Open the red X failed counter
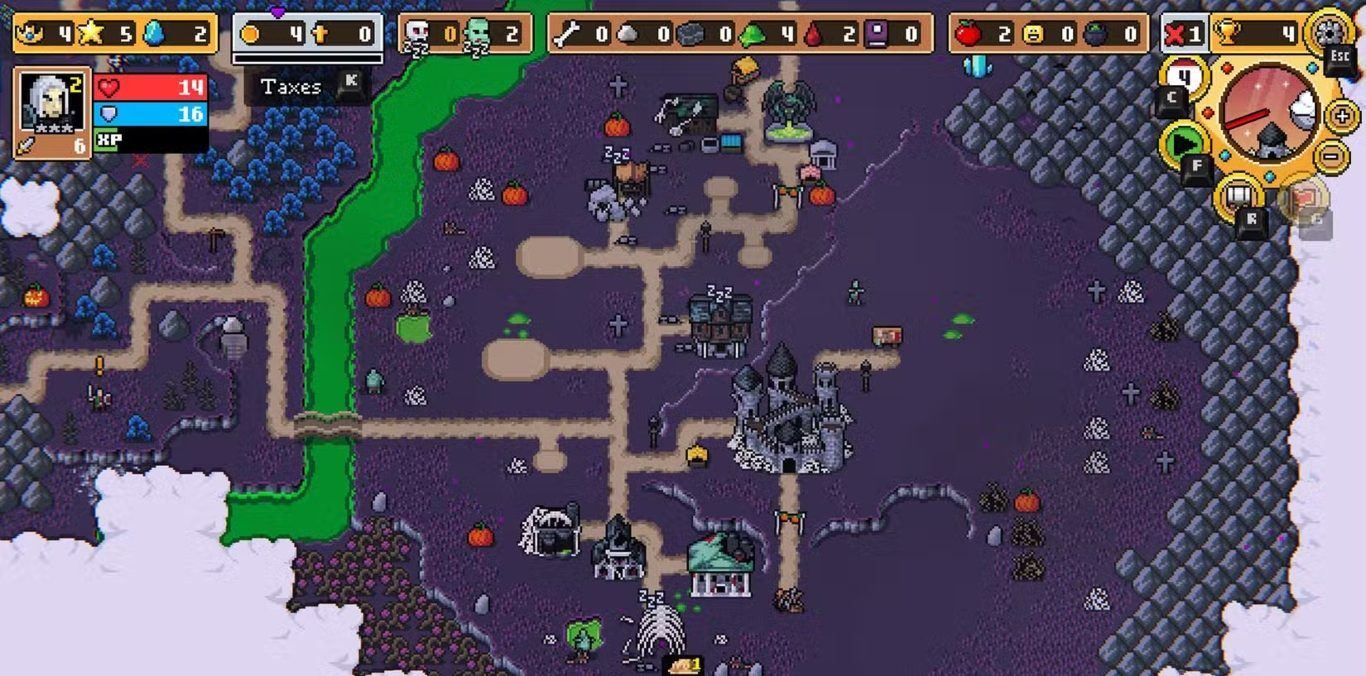 [1184, 34]
